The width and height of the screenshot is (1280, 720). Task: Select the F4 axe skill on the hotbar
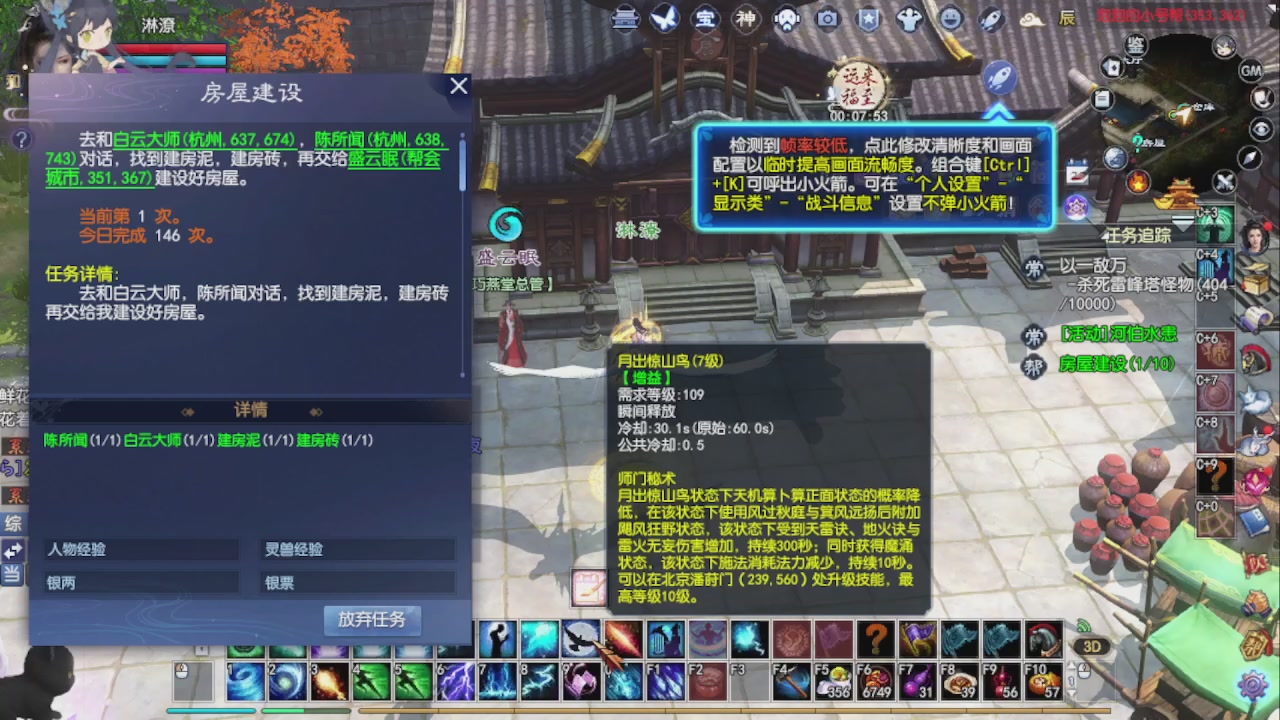(791, 682)
